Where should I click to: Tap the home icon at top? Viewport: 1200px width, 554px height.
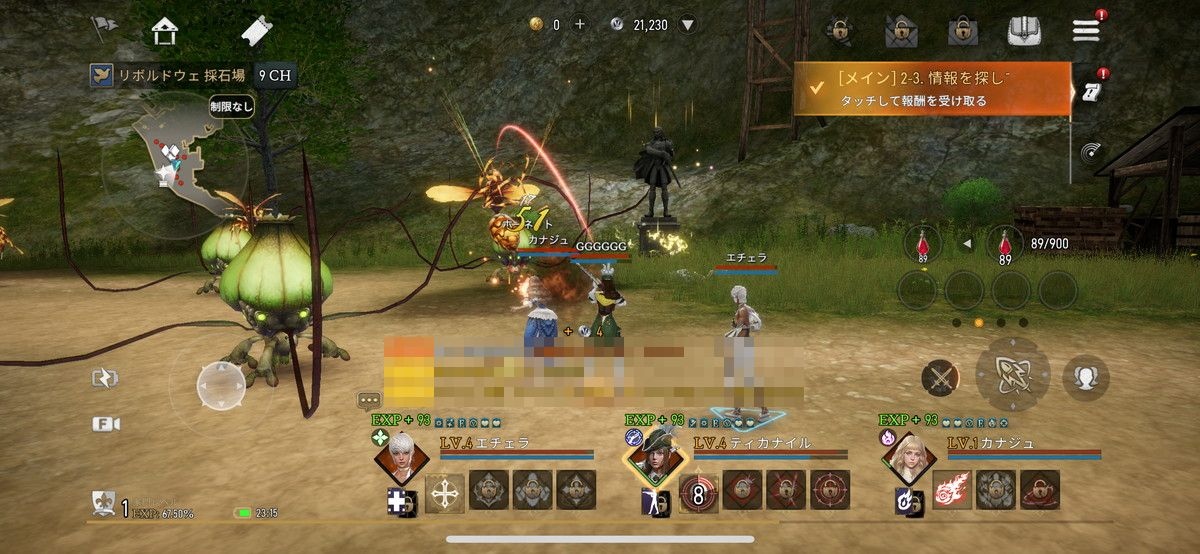(x=165, y=31)
